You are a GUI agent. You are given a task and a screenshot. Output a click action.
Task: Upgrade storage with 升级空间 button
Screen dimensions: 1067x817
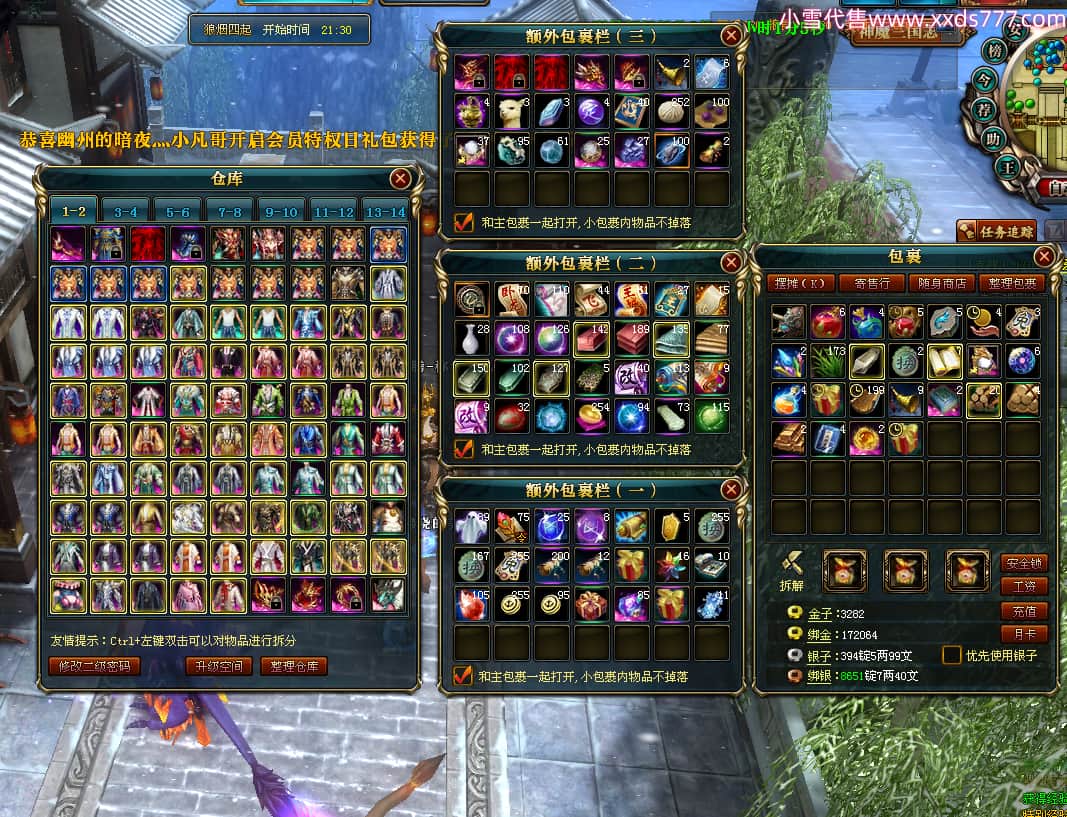218,666
